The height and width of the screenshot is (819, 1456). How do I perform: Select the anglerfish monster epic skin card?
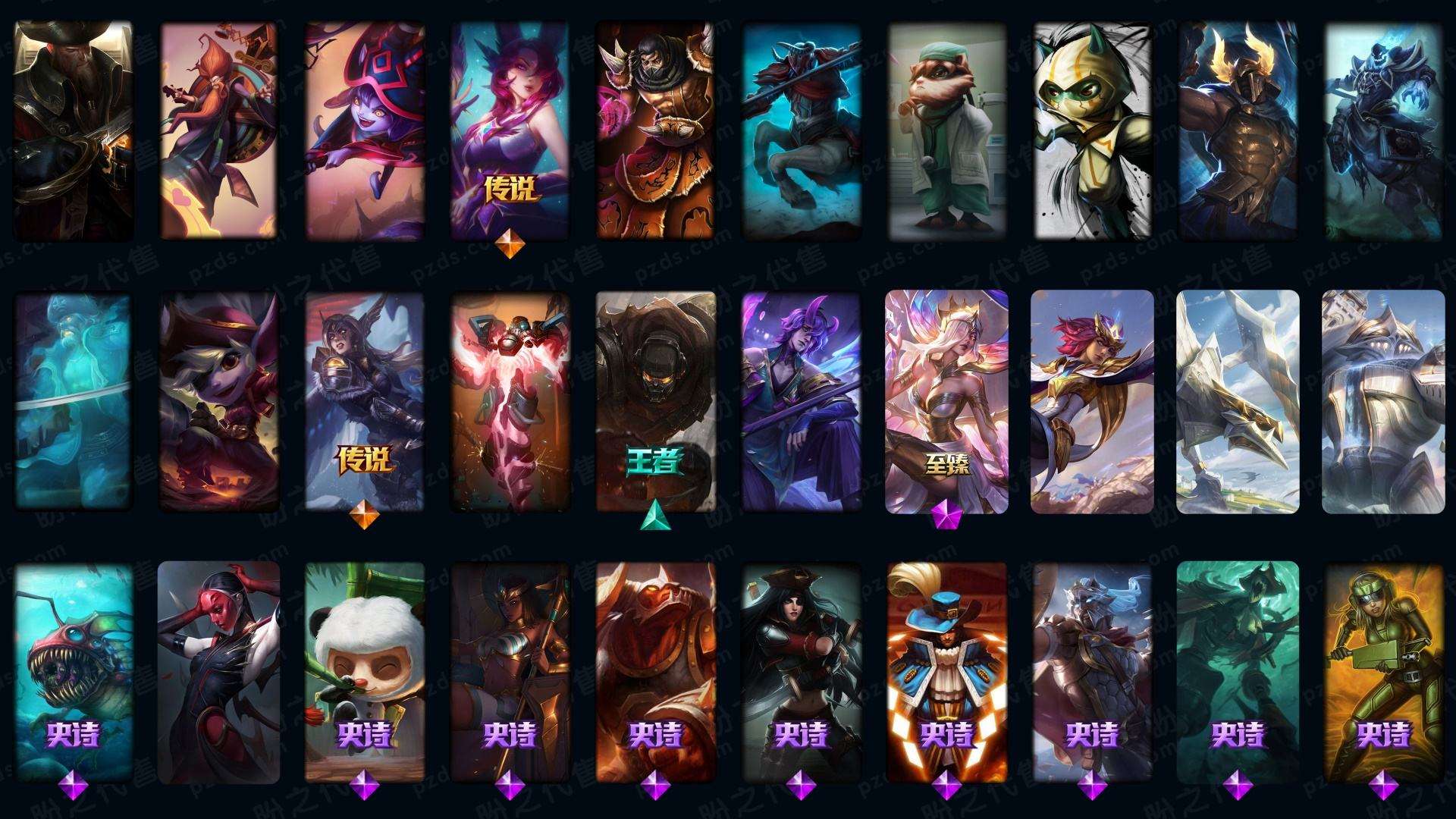74,671
